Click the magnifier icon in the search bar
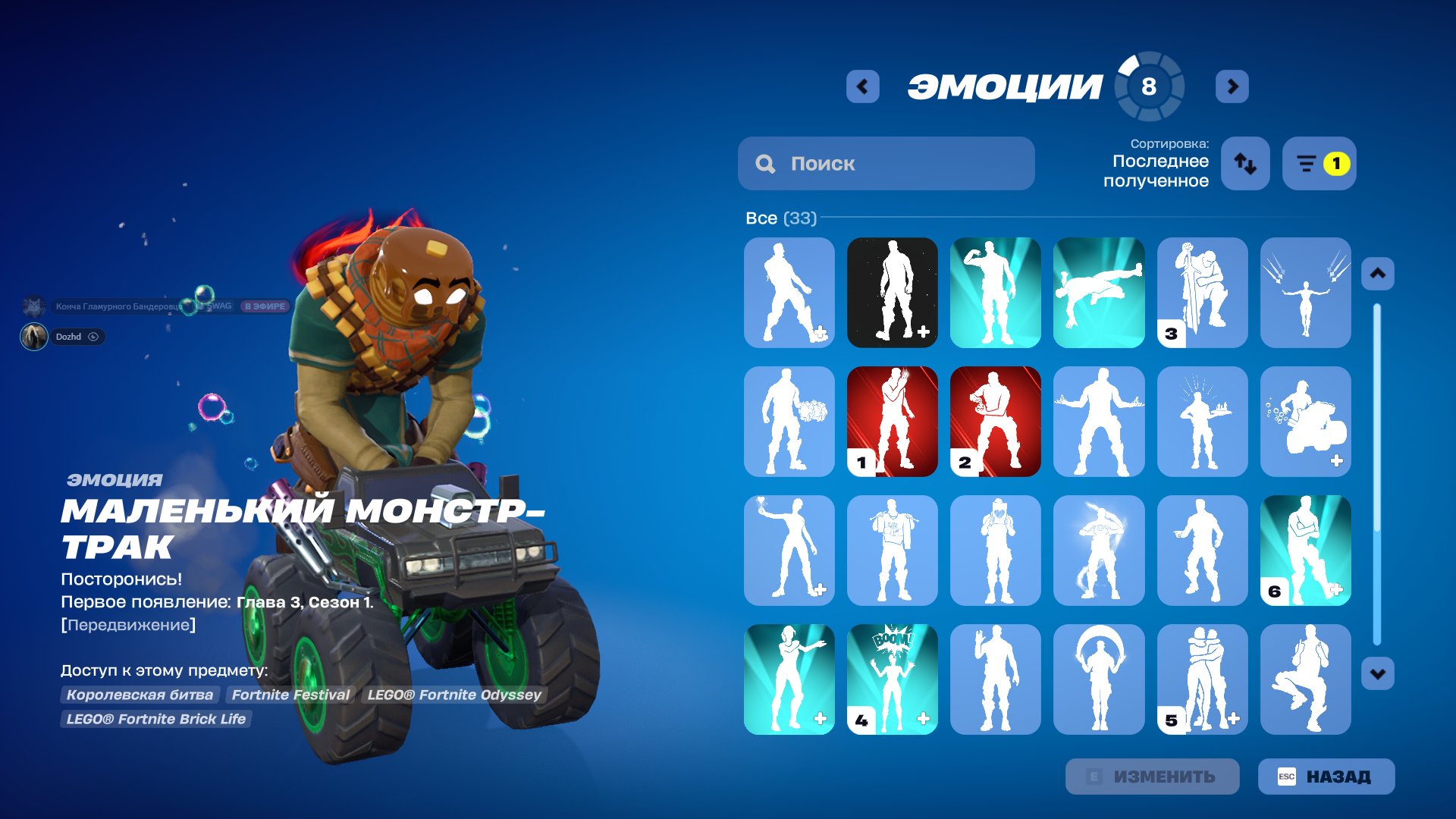Viewport: 1456px width, 819px height. 765,163
